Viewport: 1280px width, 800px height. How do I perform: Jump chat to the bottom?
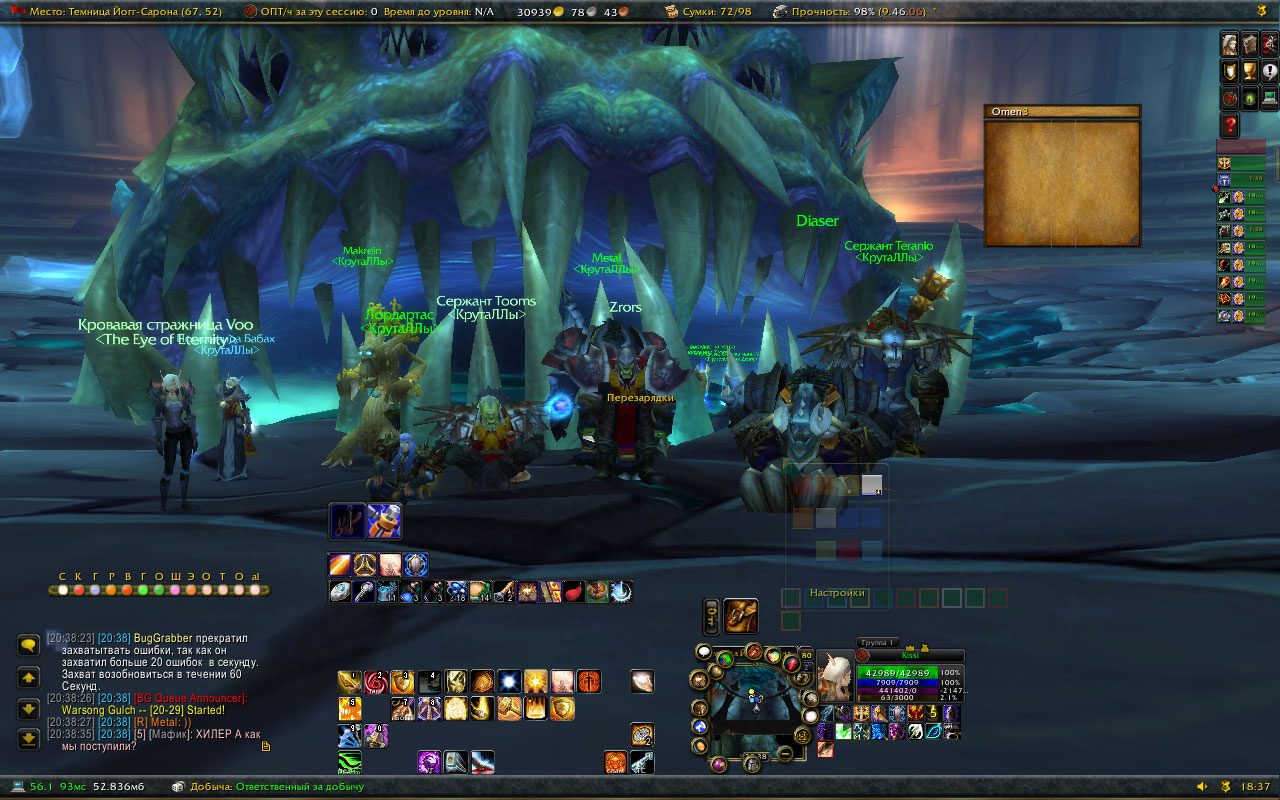pos(28,739)
